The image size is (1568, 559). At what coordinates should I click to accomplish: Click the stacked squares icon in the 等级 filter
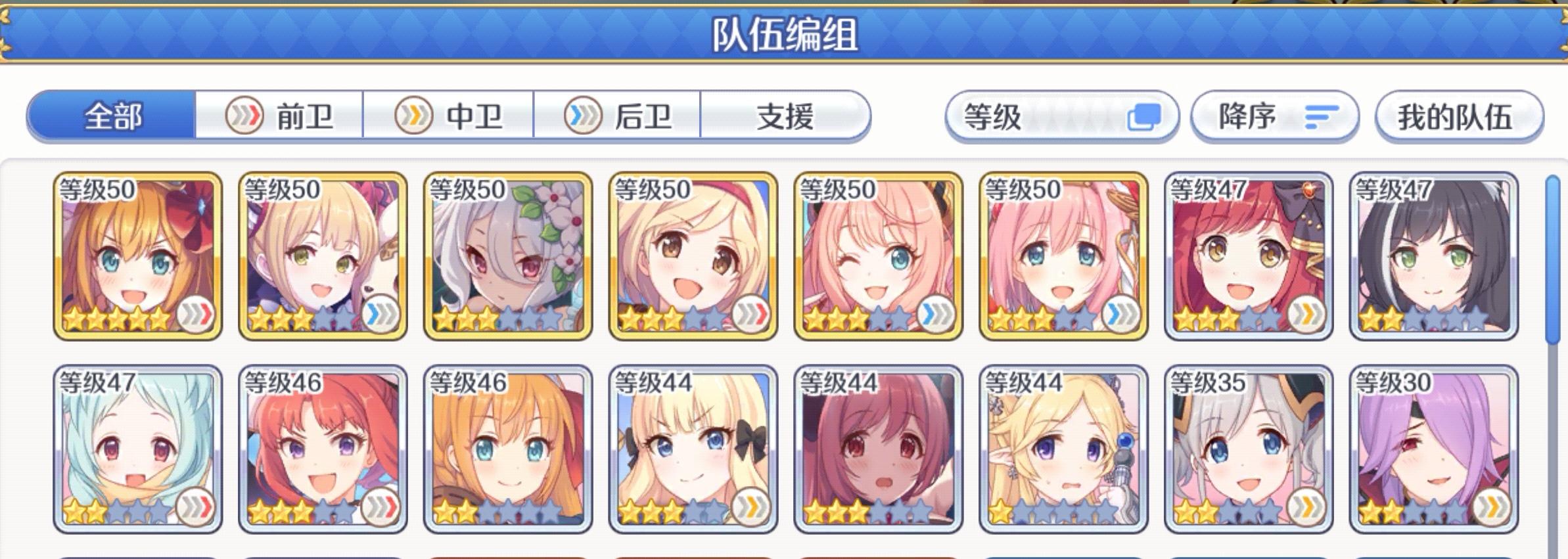1144,115
